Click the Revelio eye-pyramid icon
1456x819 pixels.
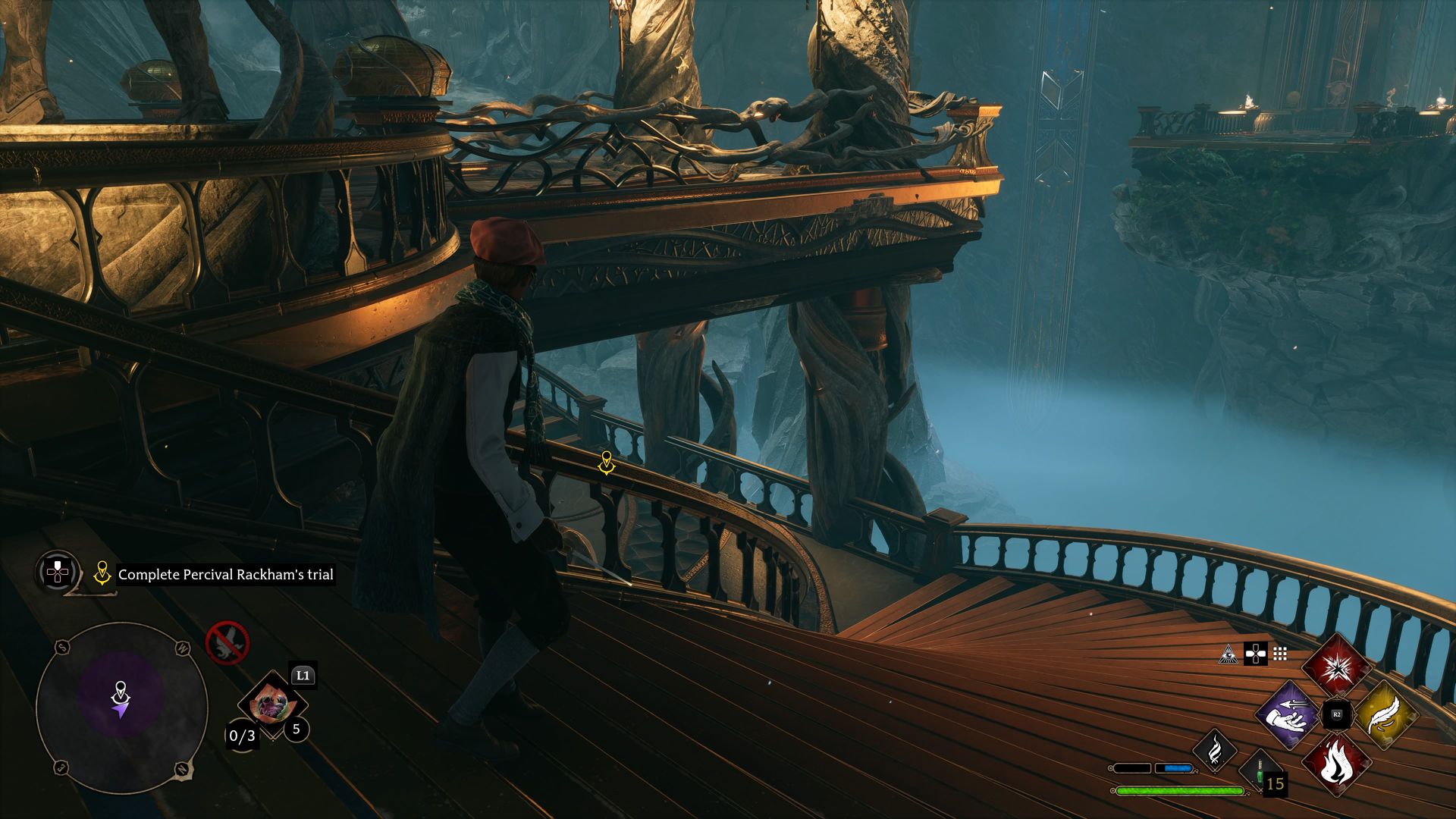click(1228, 654)
